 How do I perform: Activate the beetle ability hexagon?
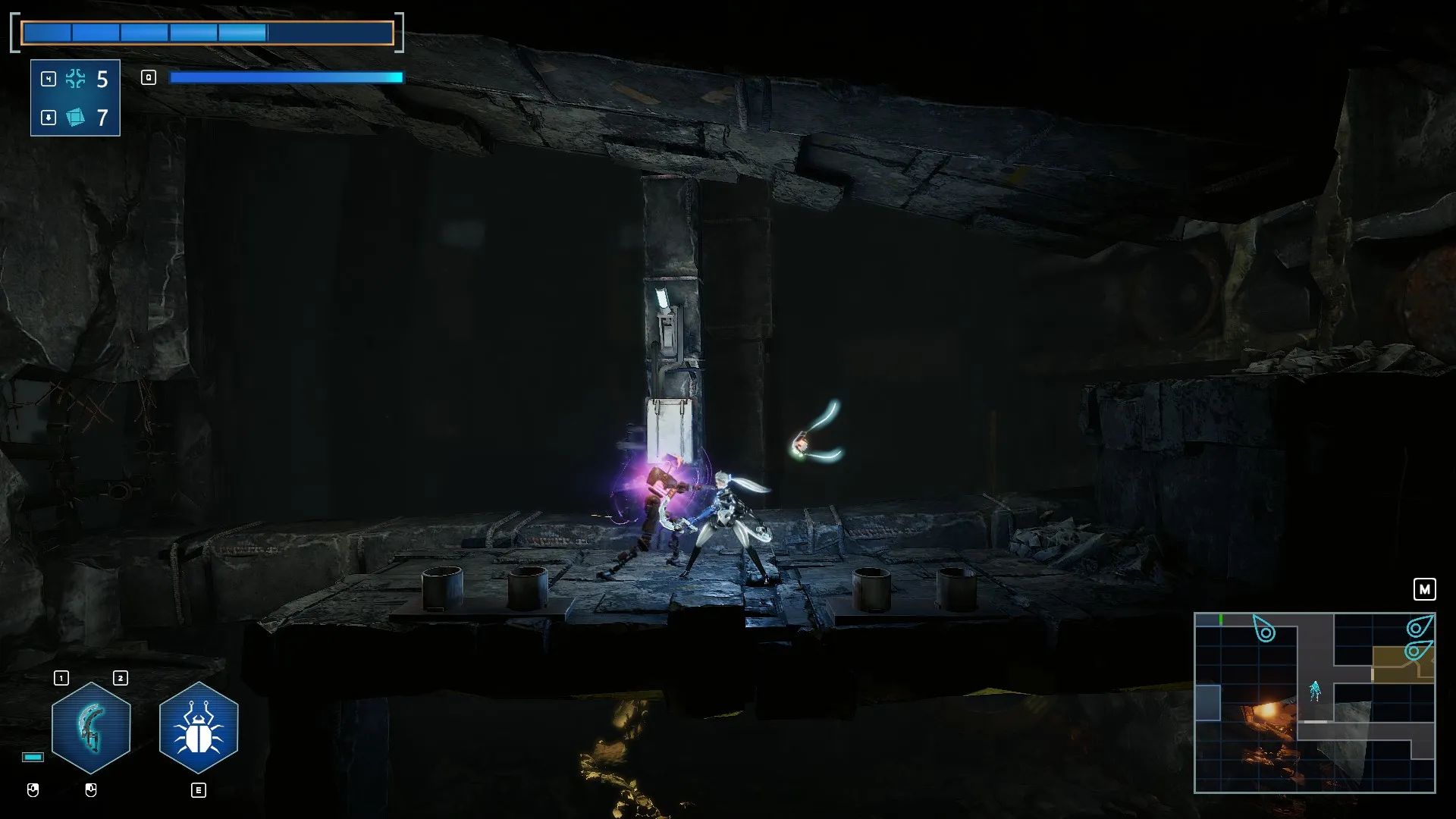tap(199, 727)
